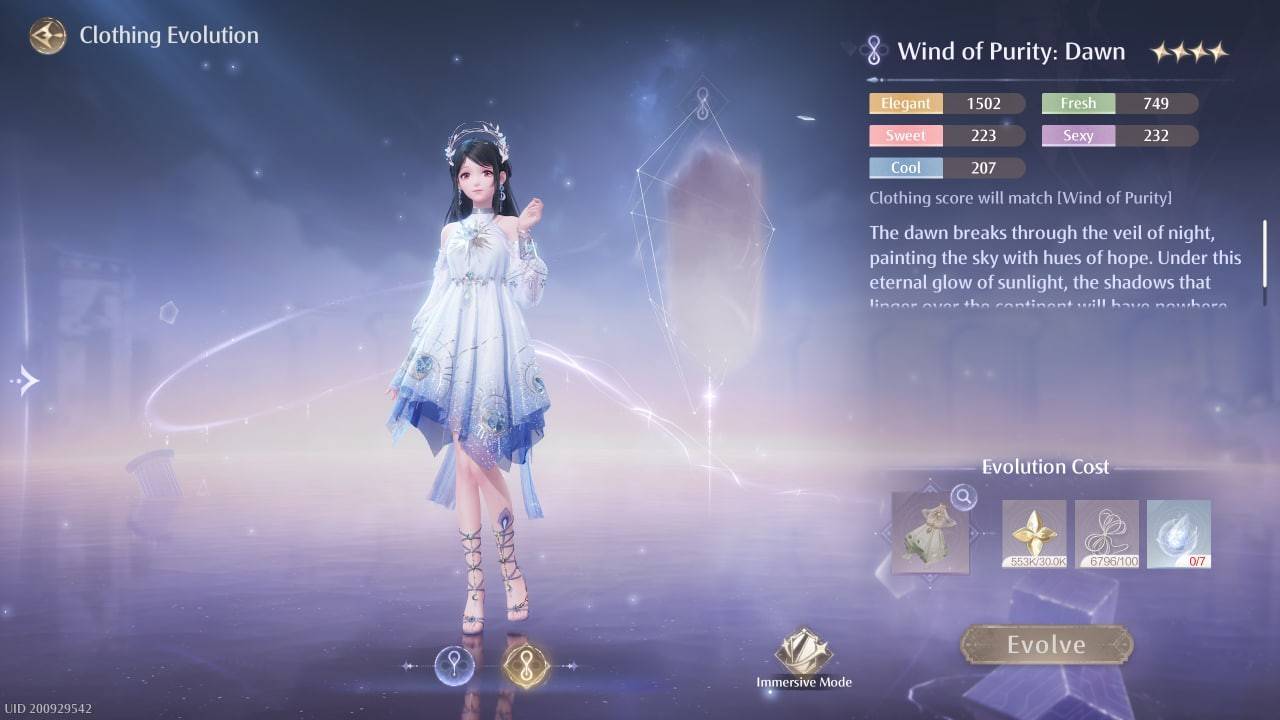Screen dimensions: 1280x720
Task: Click the back arrow to exit Clothing Evolution
Action: (x=46, y=35)
